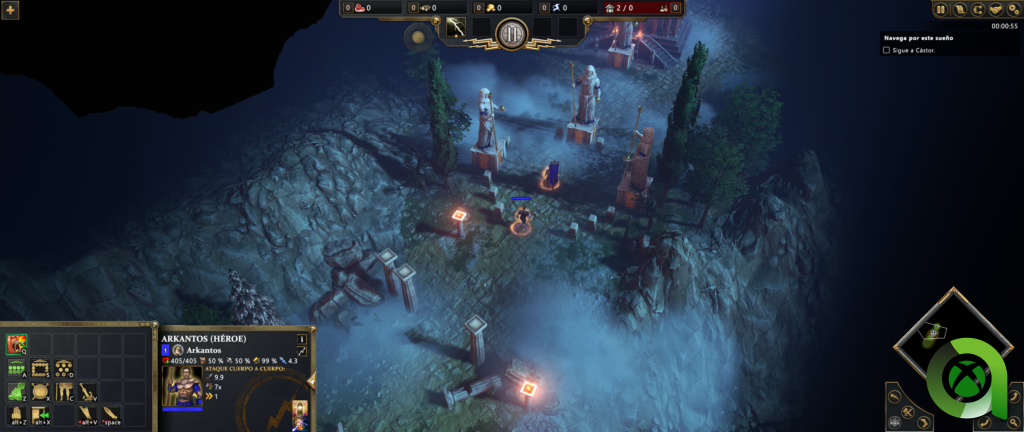
Task: Choose the box formation command
Action: [x=40, y=369]
